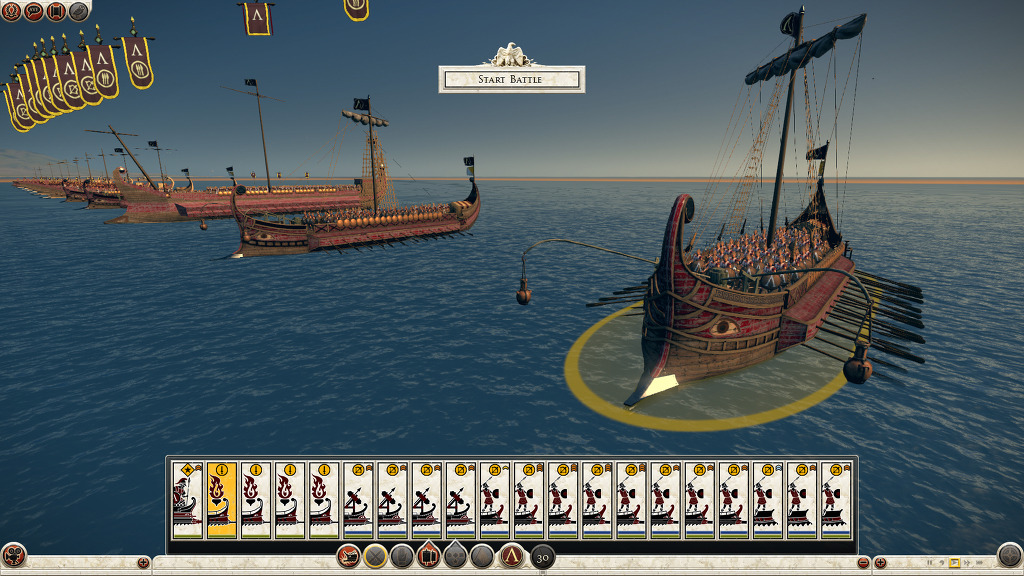This screenshot has height=576, width=1024.
Task: Open the round tactical map button
Action: click(1010, 555)
